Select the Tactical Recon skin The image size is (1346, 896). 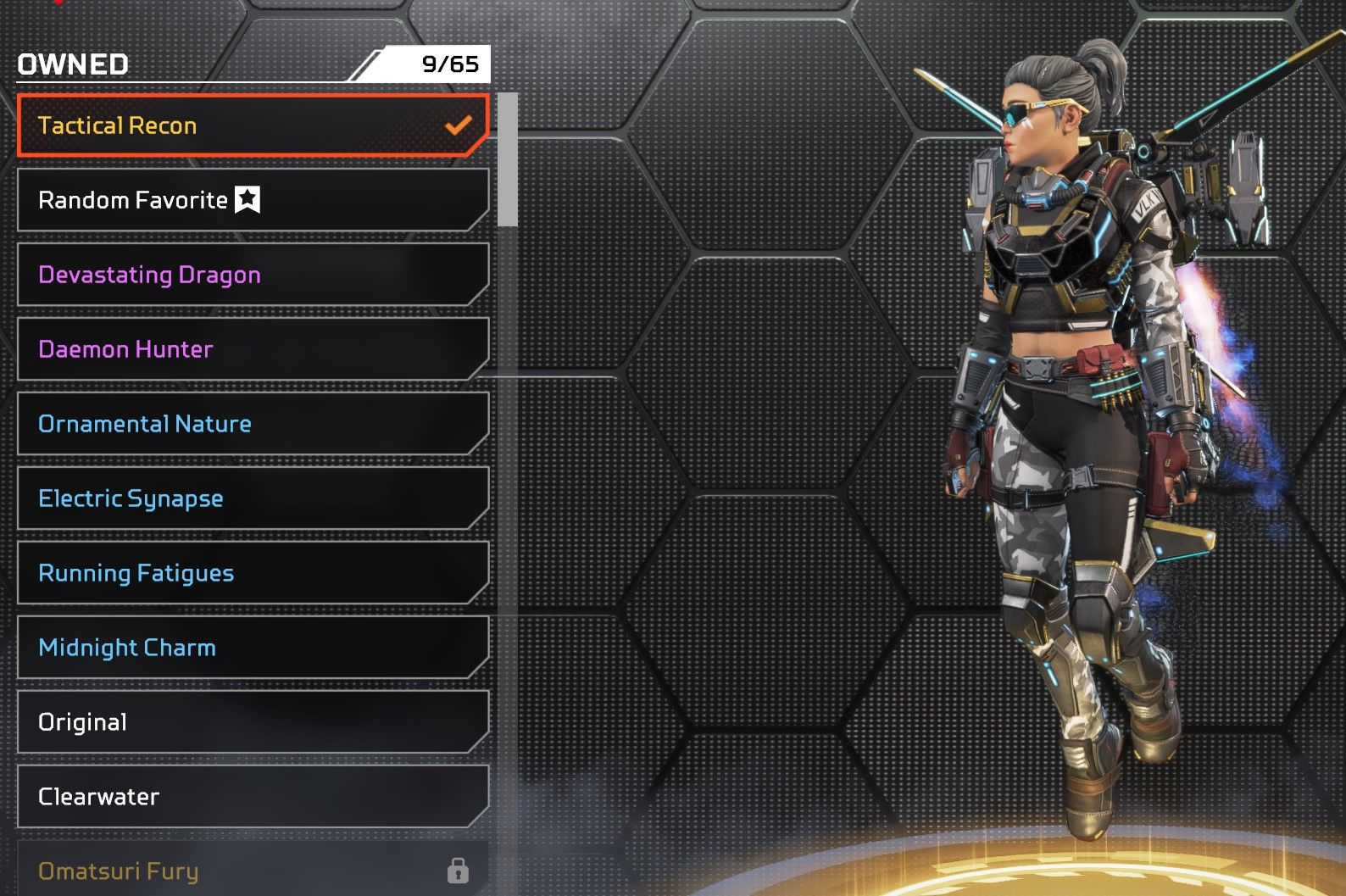(x=253, y=125)
